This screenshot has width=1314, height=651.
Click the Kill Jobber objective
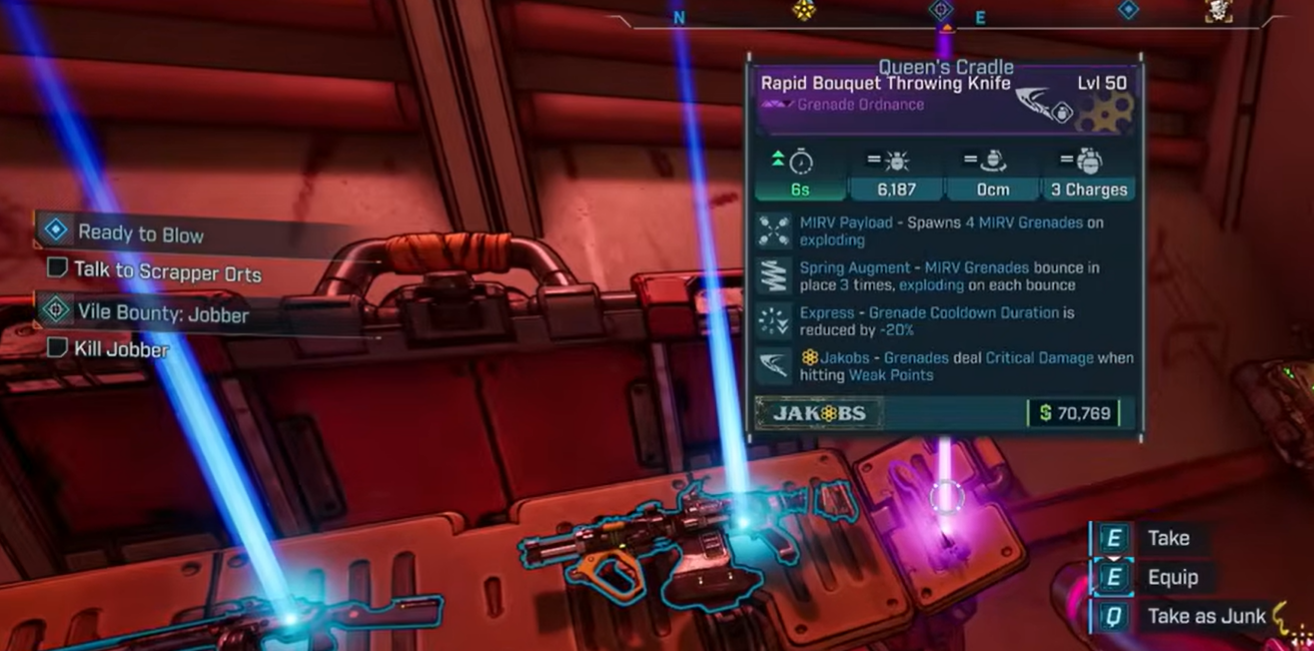121,349
